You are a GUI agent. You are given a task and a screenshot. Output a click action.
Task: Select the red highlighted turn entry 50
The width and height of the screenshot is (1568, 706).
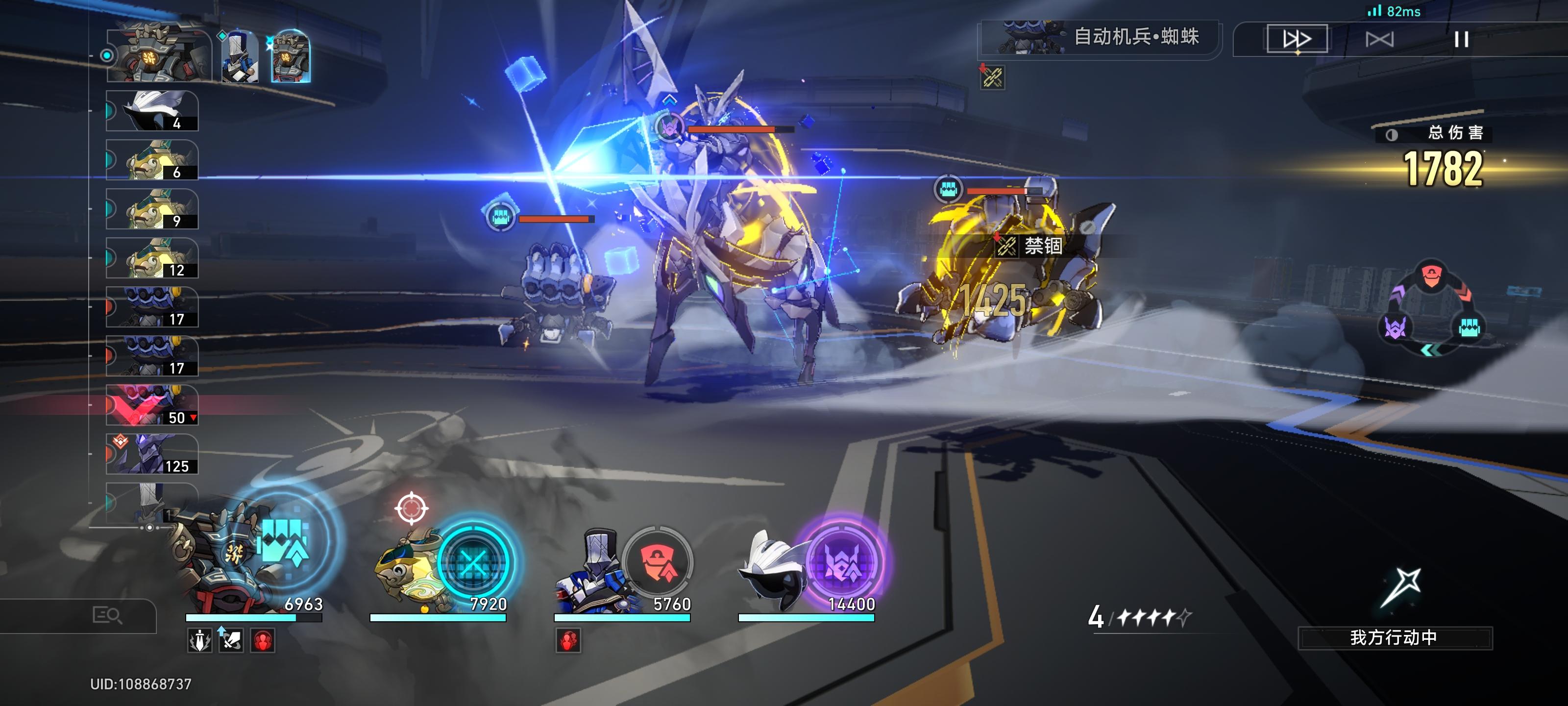point(152,405)
